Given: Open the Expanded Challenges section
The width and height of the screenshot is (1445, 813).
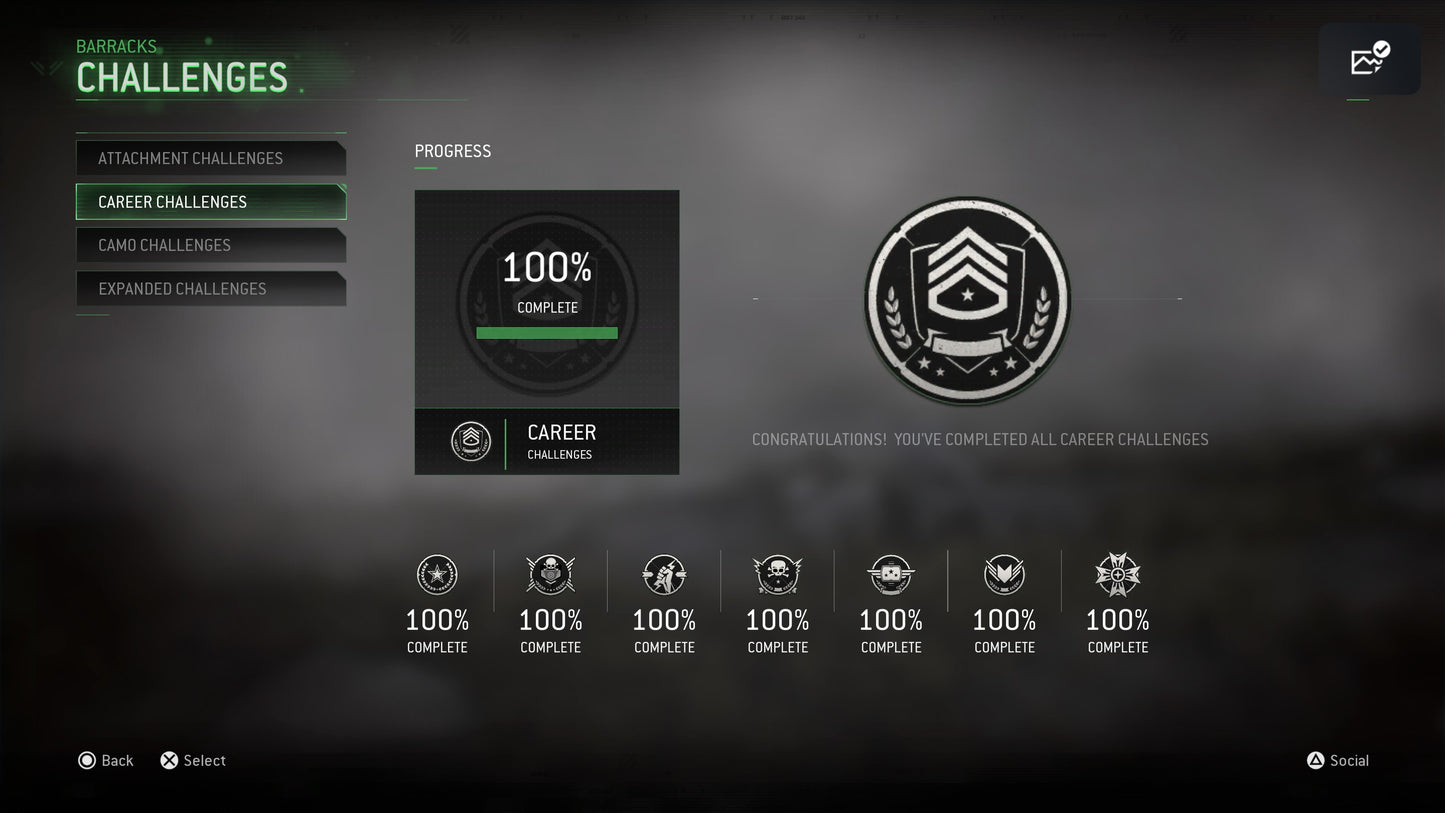Looking at the screenshot, I should [211, 288].
